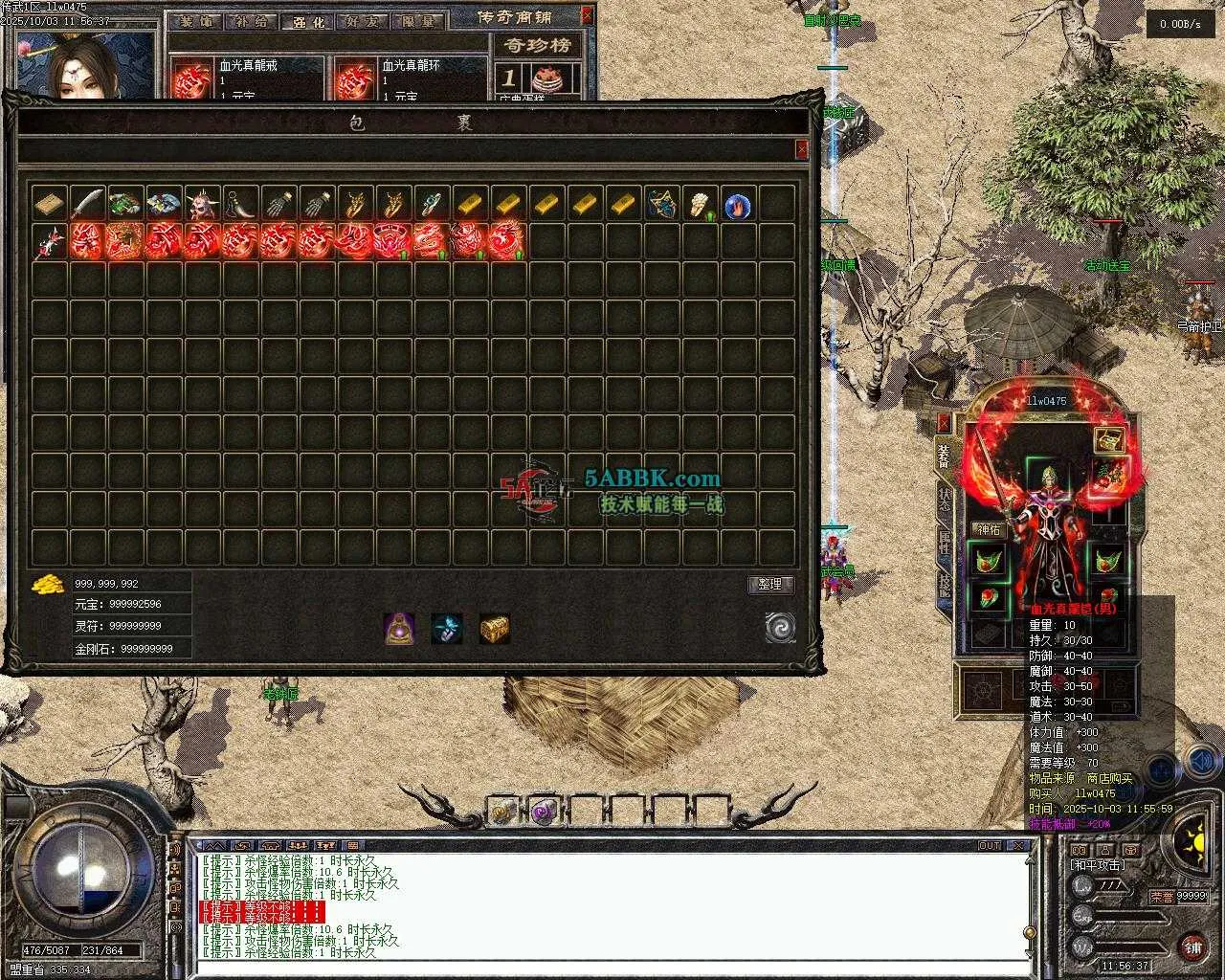This screenshot has width=1225, height=980.
Task: Open the 铺 shop round button
Action: pyautogui.click(x=1192, y=947)
